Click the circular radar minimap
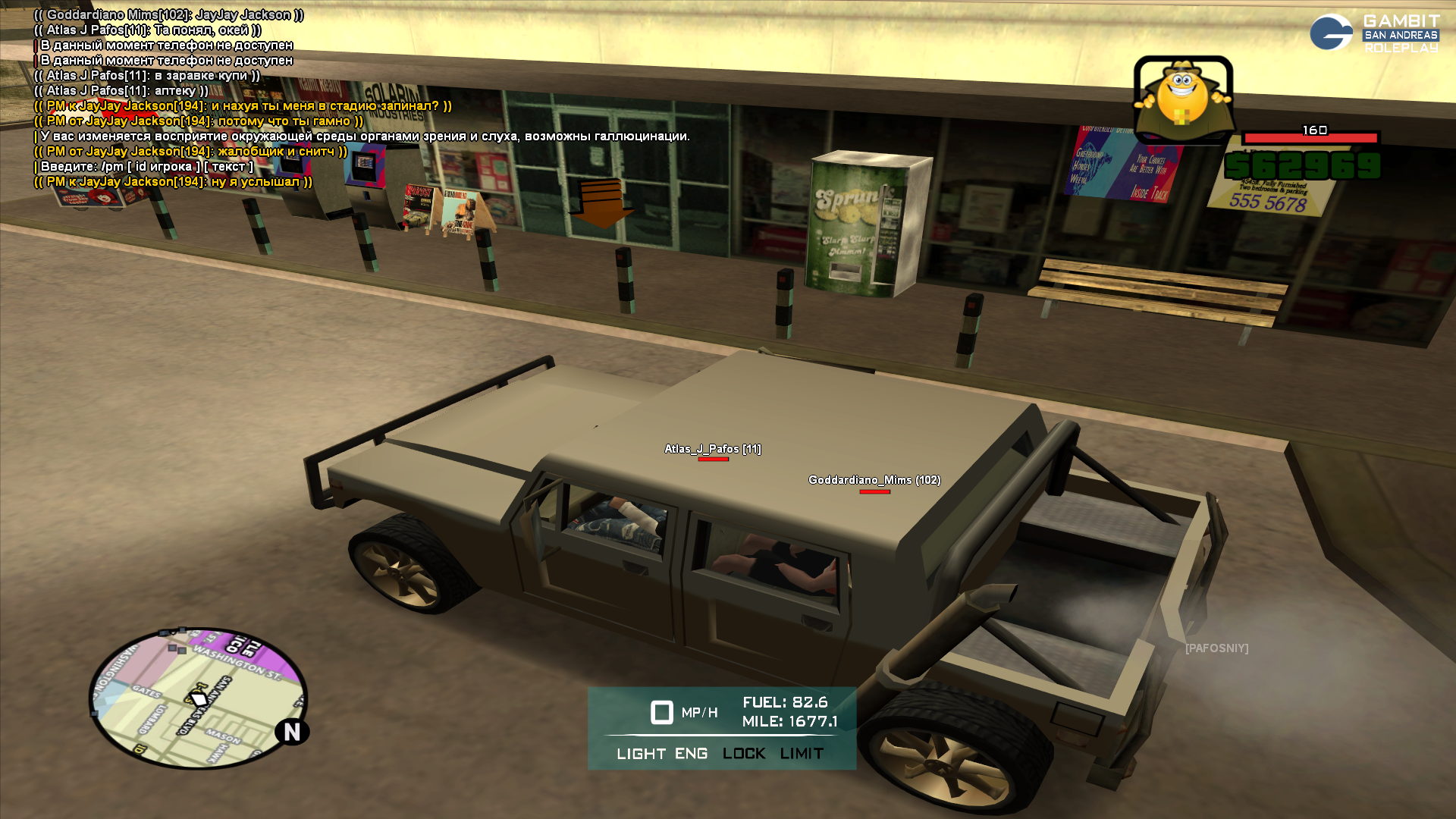The image size is (1456, 819). 198,698
